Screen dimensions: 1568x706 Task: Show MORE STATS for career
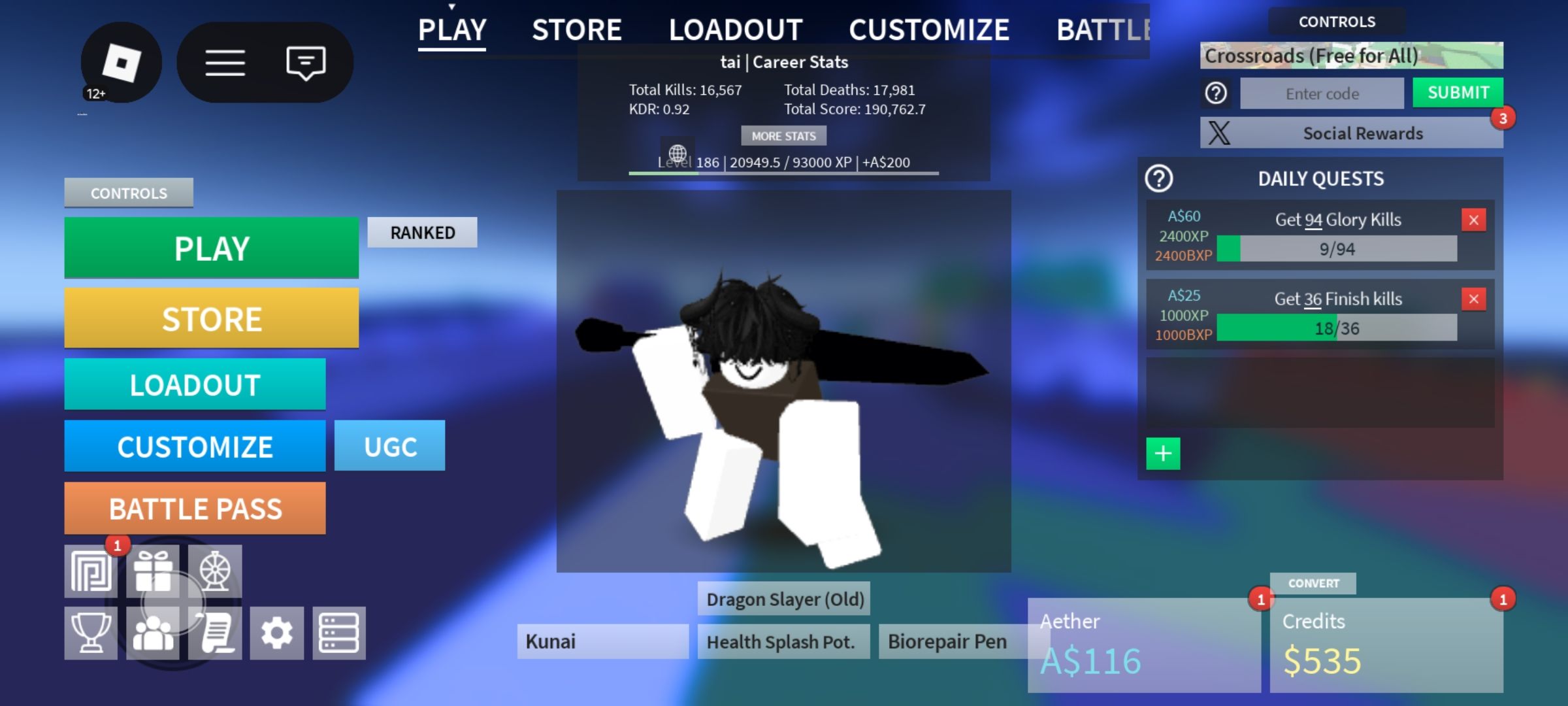[783, 136]
